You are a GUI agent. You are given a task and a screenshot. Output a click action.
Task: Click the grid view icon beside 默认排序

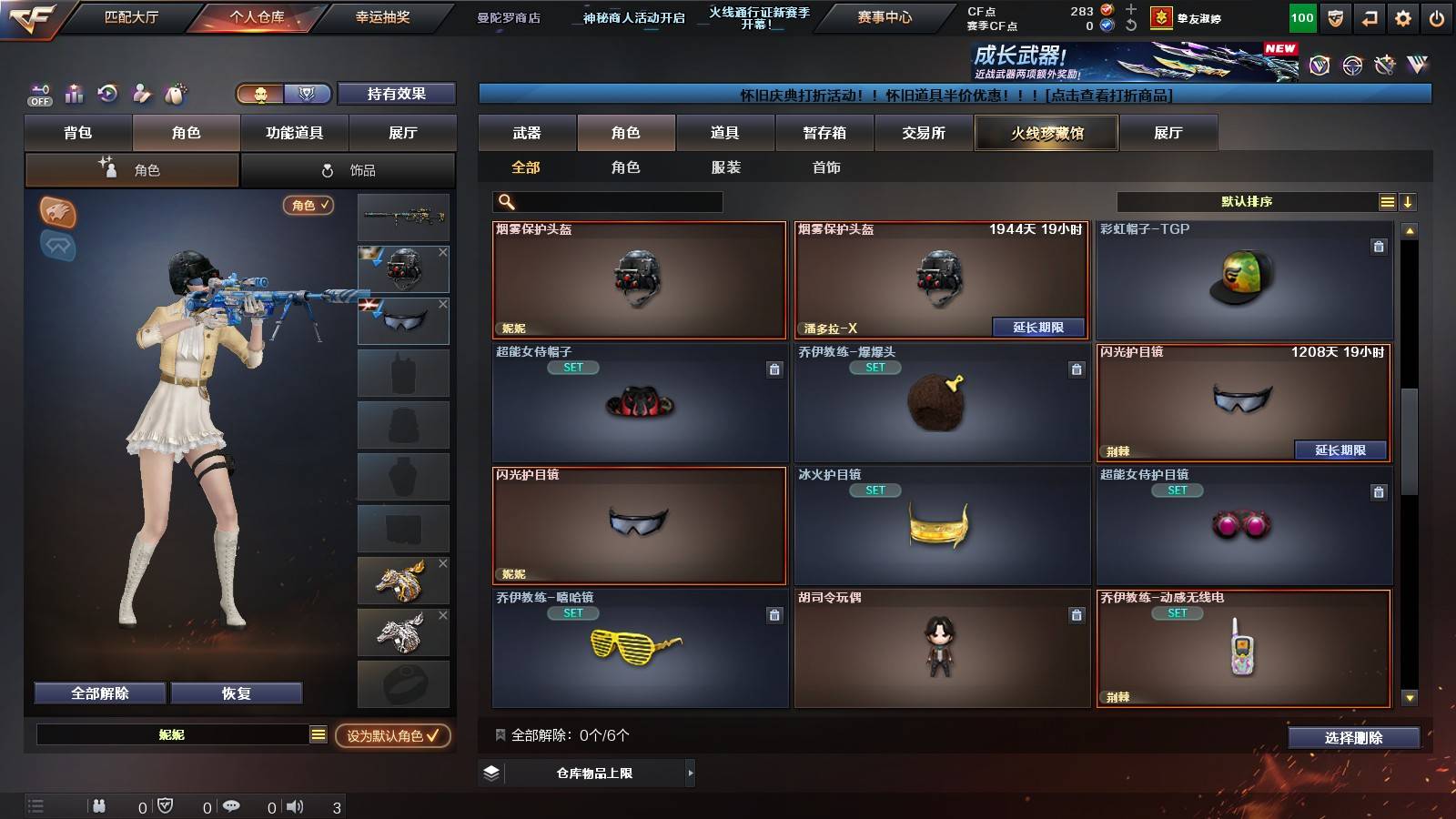1387,201
